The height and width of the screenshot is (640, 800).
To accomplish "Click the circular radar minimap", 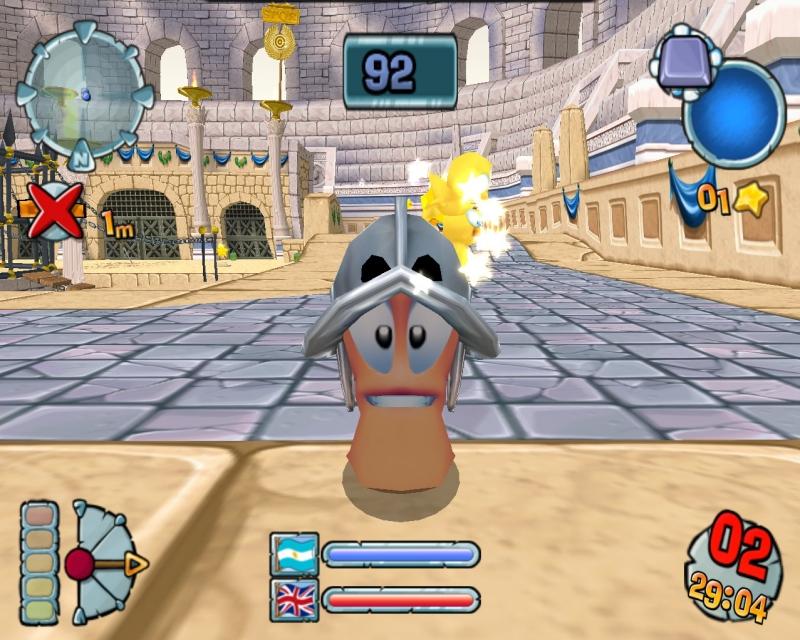I will click(x=84, y=93).
